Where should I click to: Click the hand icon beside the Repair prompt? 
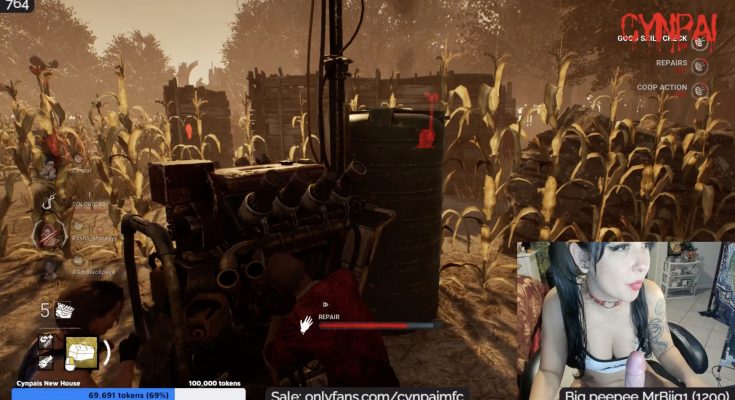click(x=307, y=324)
